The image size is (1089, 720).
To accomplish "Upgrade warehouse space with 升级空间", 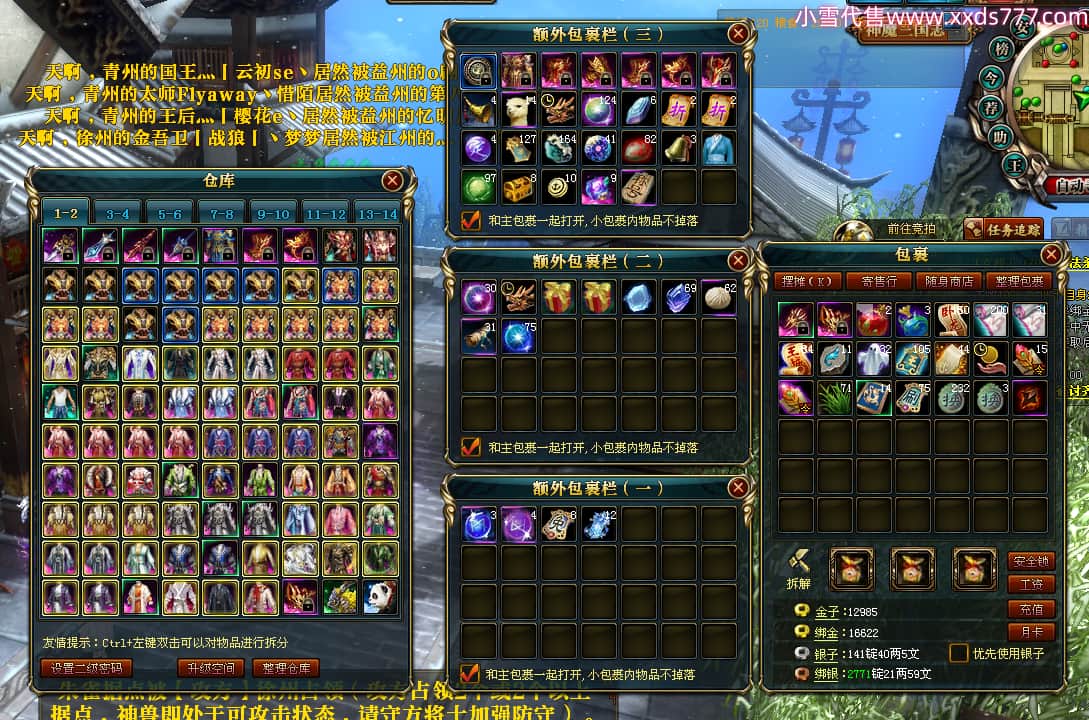I will 210,668.
